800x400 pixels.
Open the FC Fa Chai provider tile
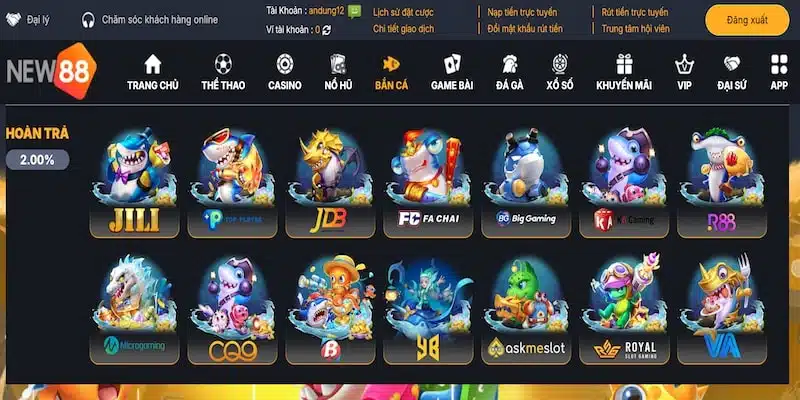click(x=423, y=182)
